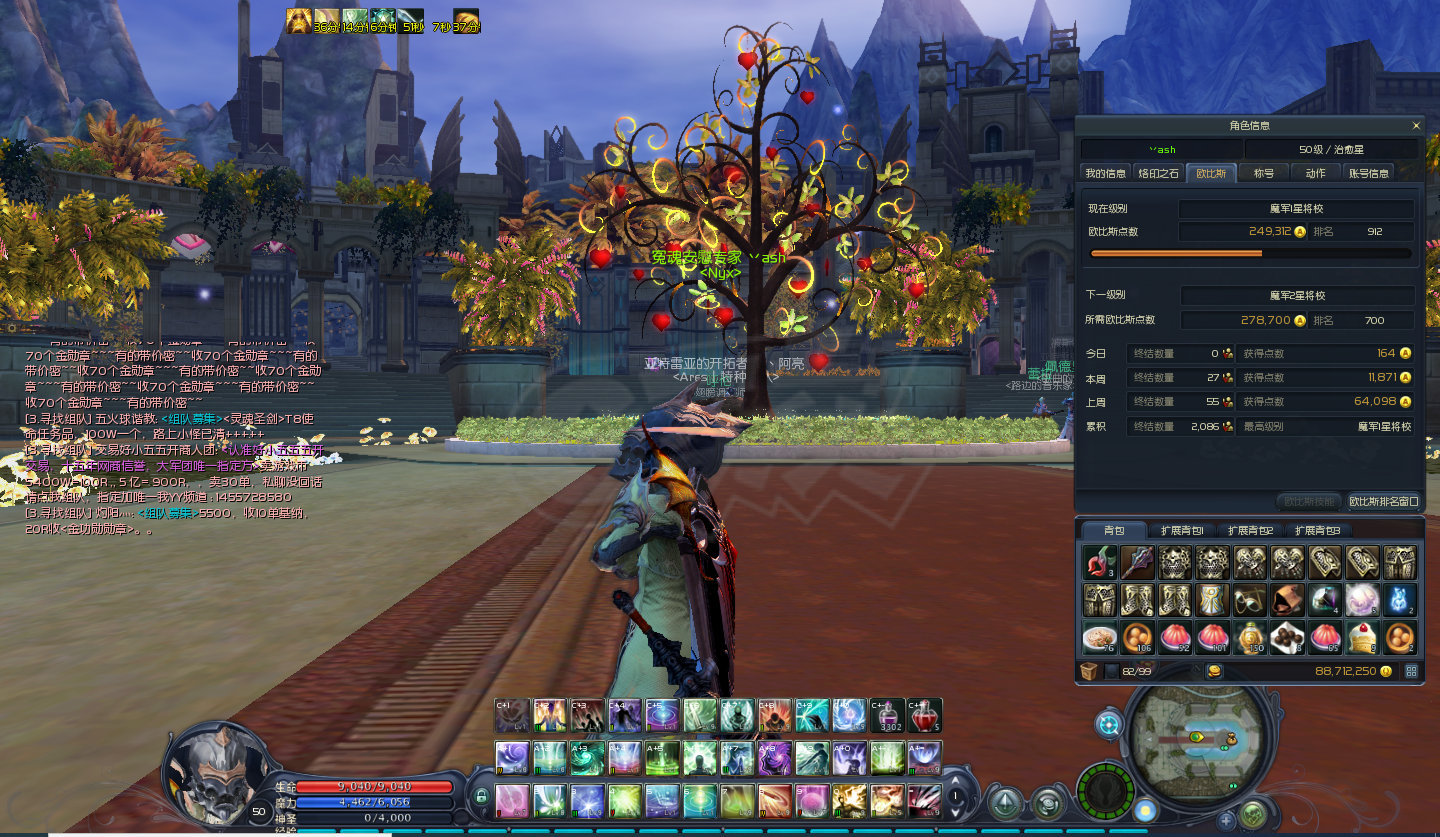Use the red heart flask on the hotbar
Viewport: 1440px width, 837px height.
924,716
